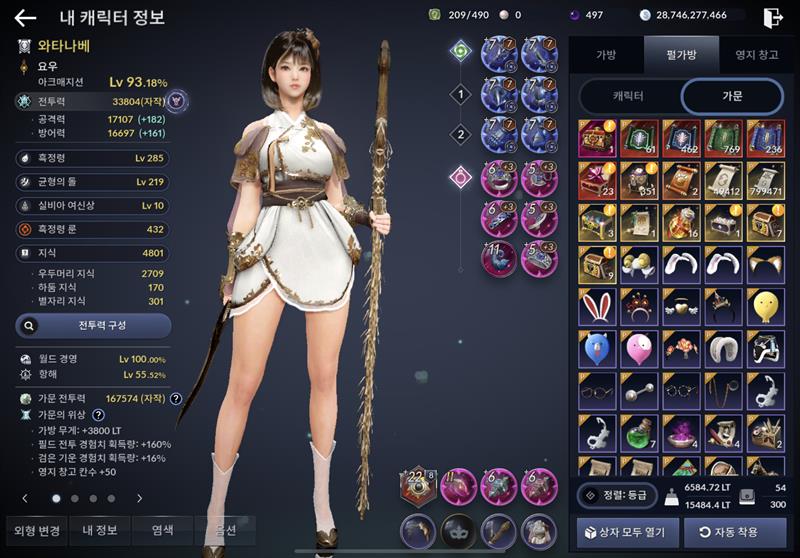
Task: Select the 가문 toggle
Action: coord(731,96)
